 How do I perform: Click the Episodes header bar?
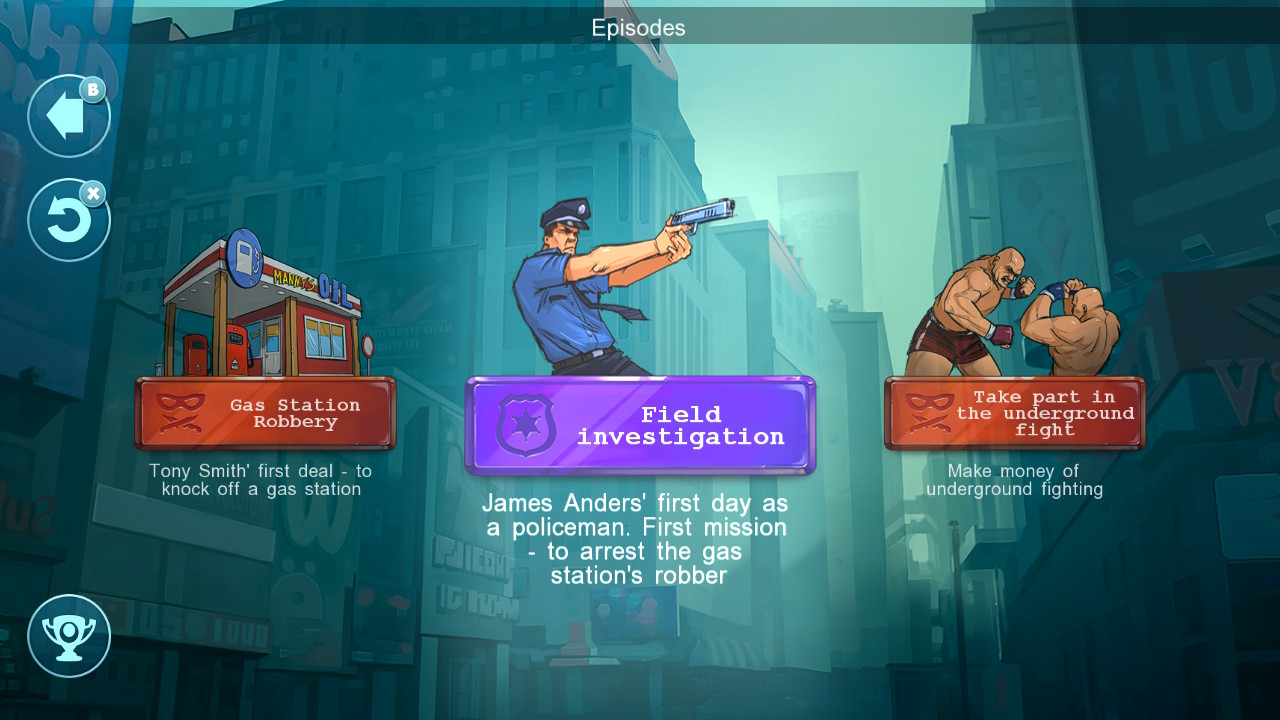click(x=640, y=28)
